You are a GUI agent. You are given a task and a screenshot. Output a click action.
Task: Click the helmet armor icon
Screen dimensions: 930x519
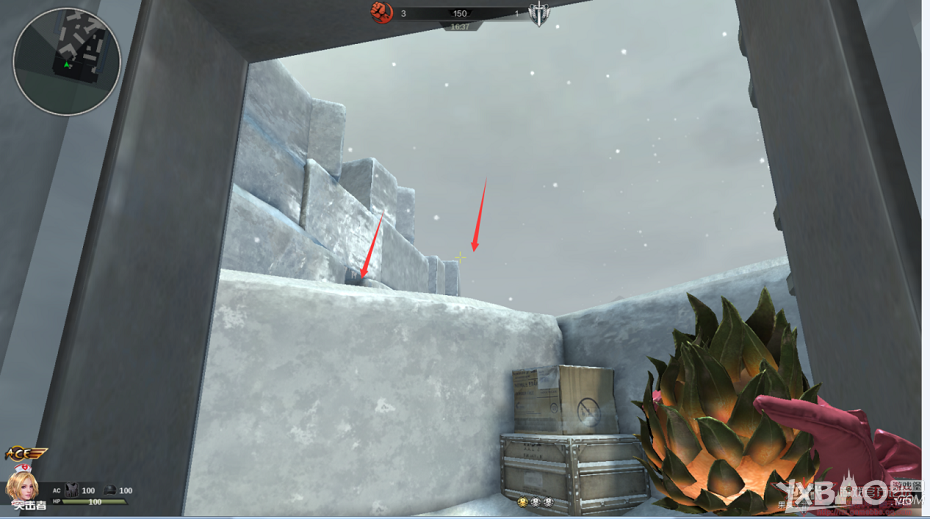pyautogui.click(x=110, y=490)
